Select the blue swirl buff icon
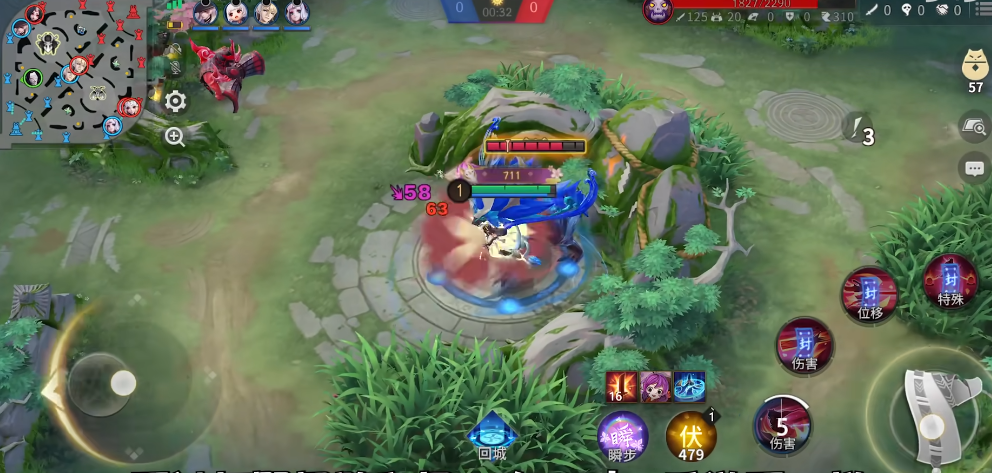Image resolution: width=992 pixels, height=473 pixels. (690, 386)
